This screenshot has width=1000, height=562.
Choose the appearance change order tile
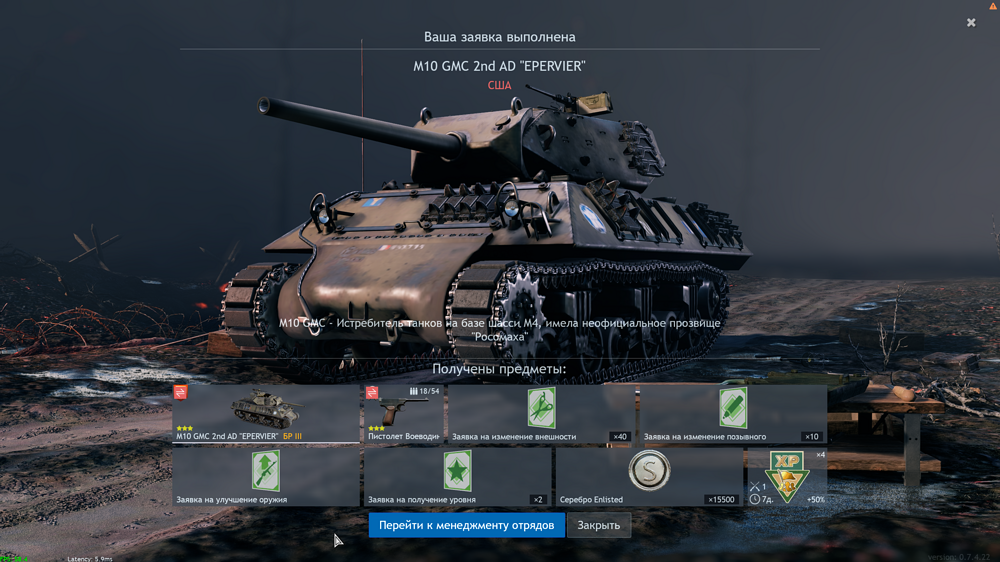(x=541, y=413)
